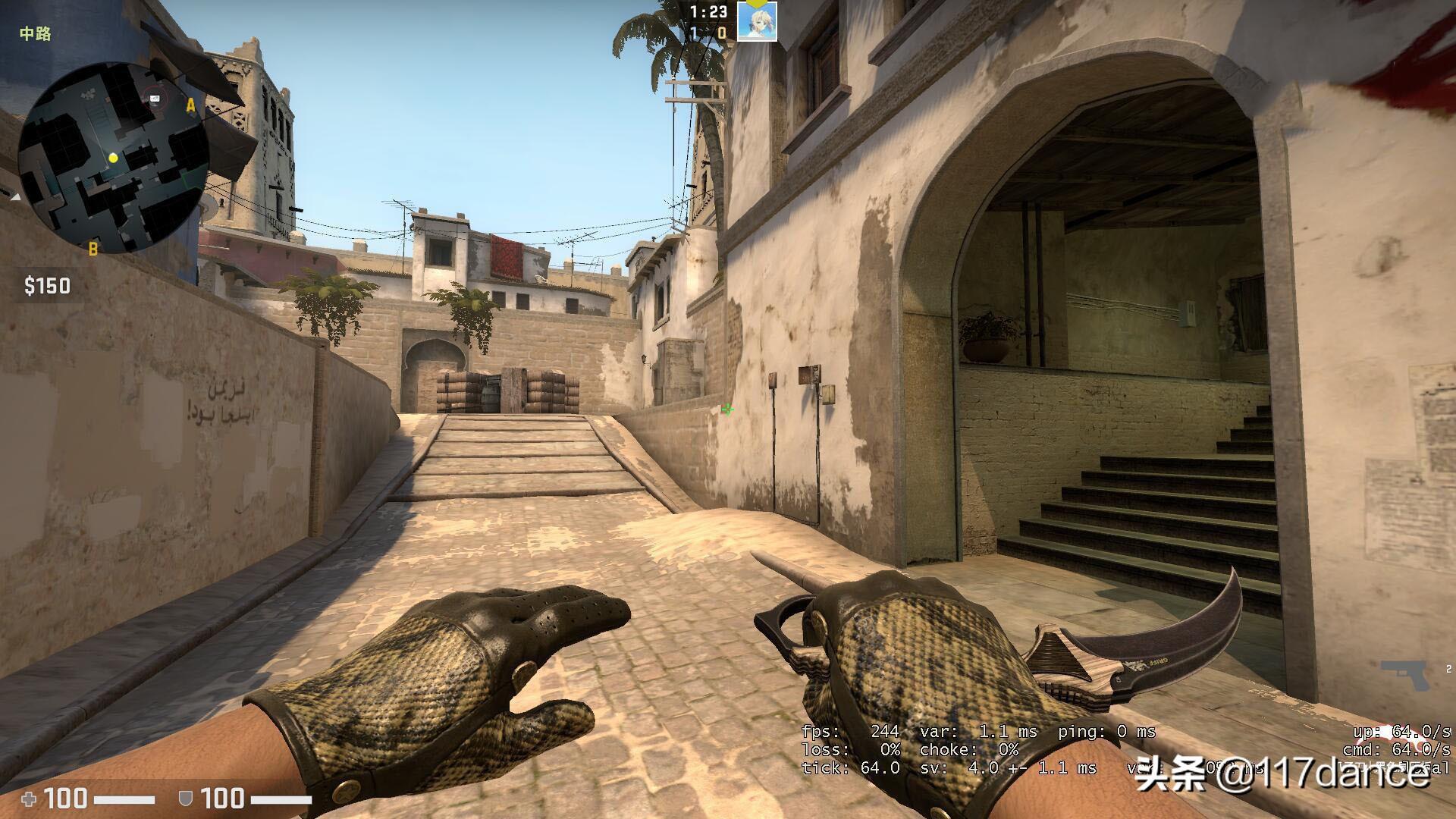Select the pistol weapon slot icon
1456x819 pixels.
(x=1404, y=675)
